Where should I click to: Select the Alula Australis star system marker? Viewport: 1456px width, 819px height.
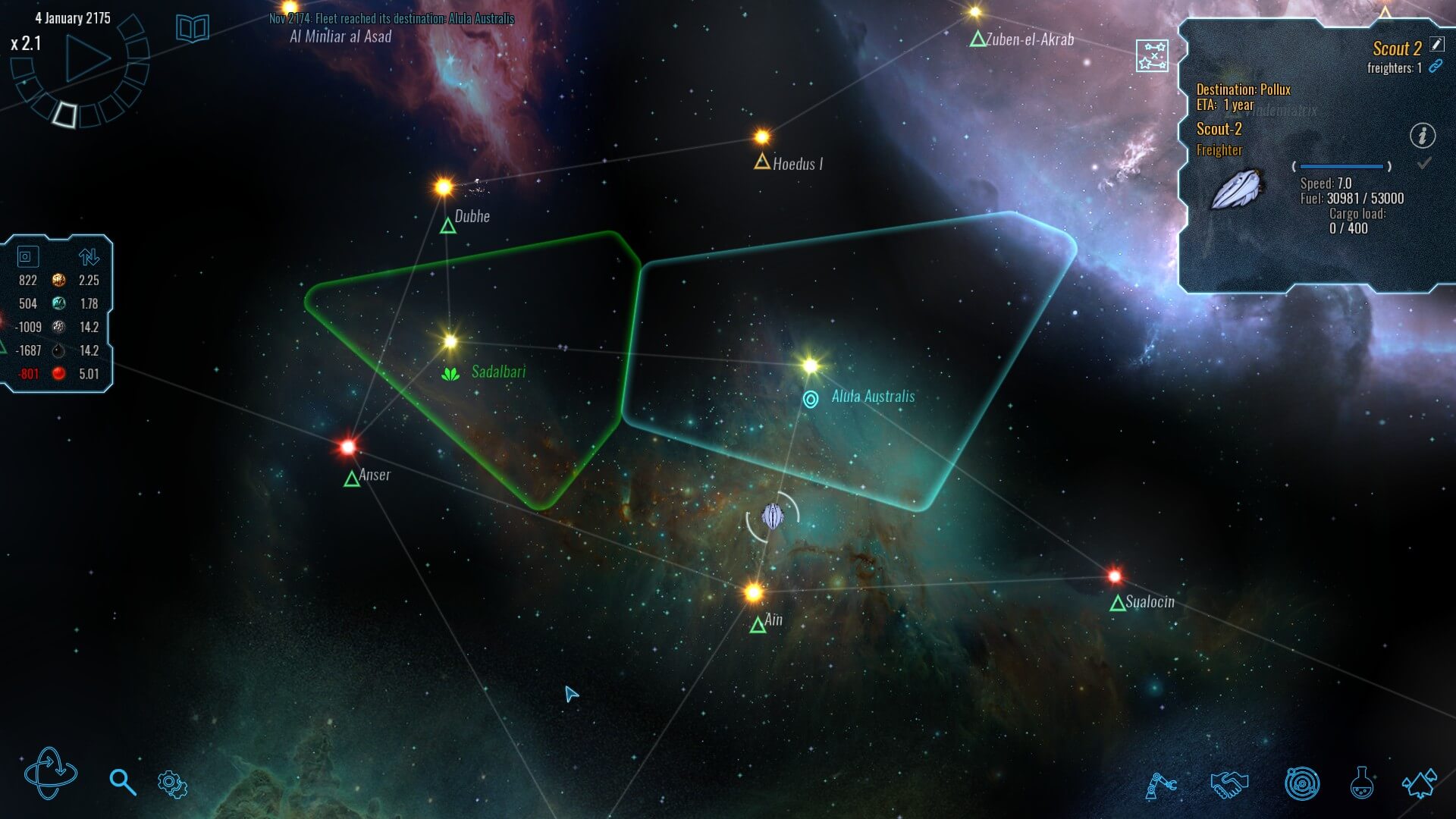[811, 399]
